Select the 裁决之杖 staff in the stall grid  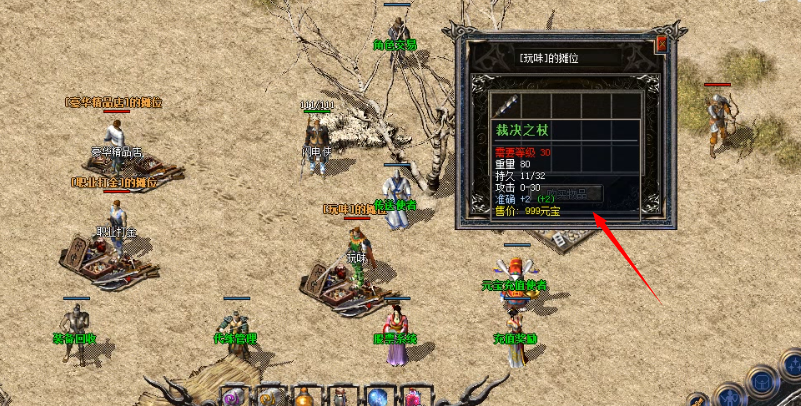(x=506, y=104)
